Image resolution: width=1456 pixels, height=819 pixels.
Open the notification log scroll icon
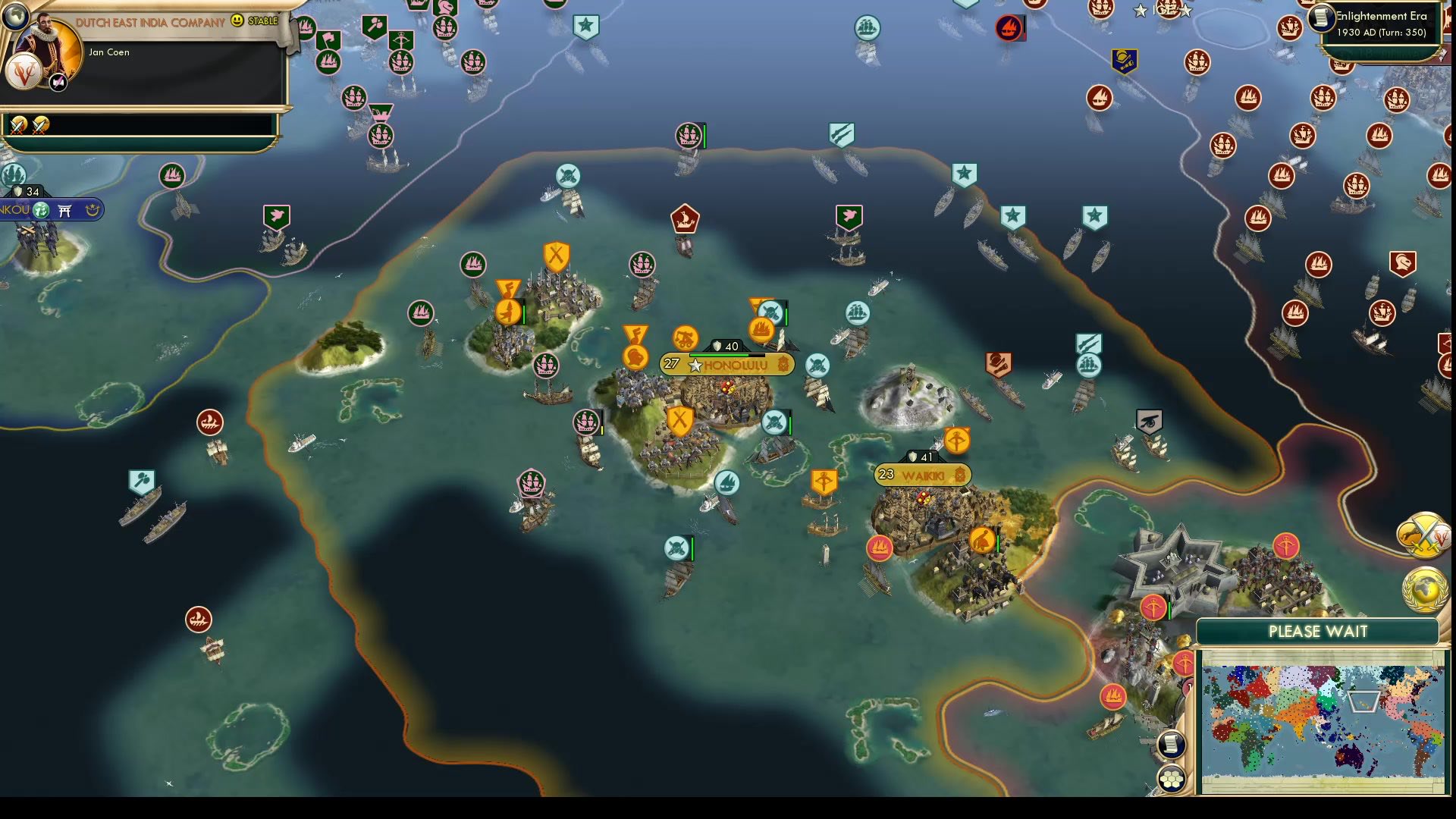pos(1171,745)
